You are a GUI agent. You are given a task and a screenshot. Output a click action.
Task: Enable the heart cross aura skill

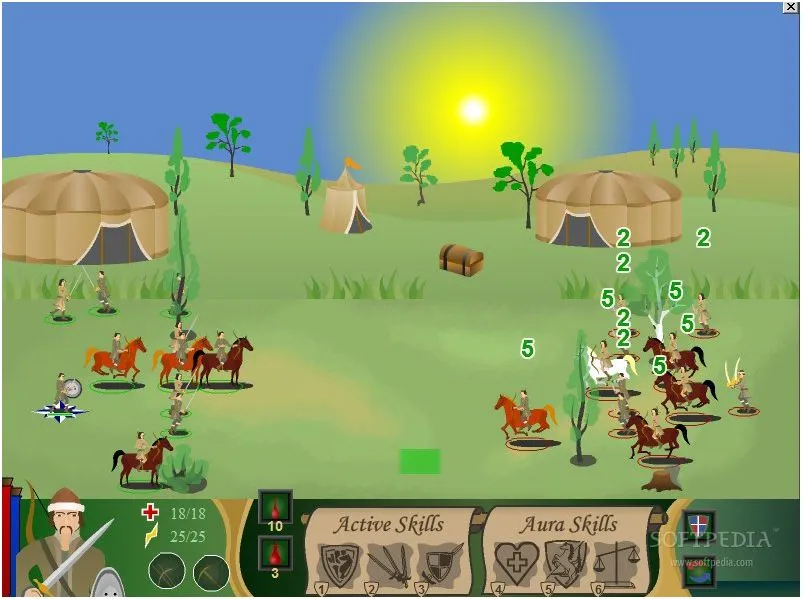(x=516, y=564)
